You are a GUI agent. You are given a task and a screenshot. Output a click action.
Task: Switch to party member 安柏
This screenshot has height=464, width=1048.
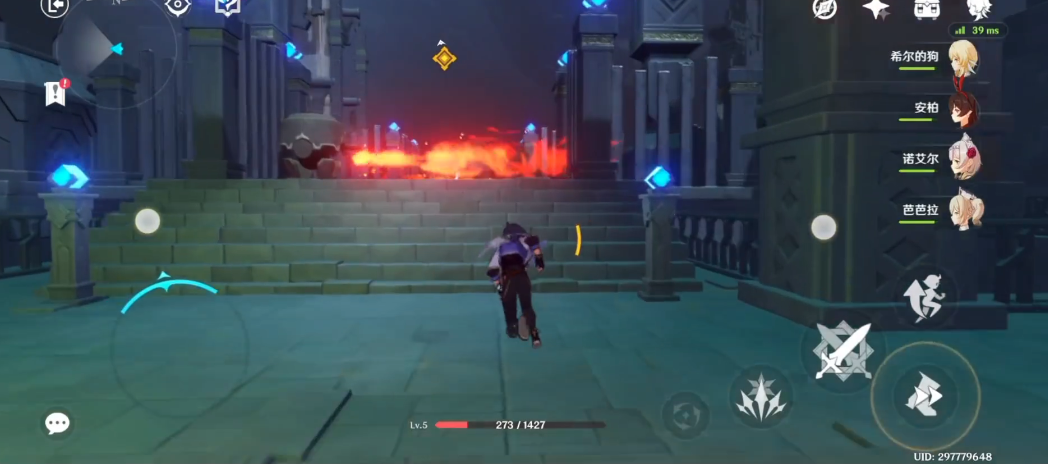(963, 108)
